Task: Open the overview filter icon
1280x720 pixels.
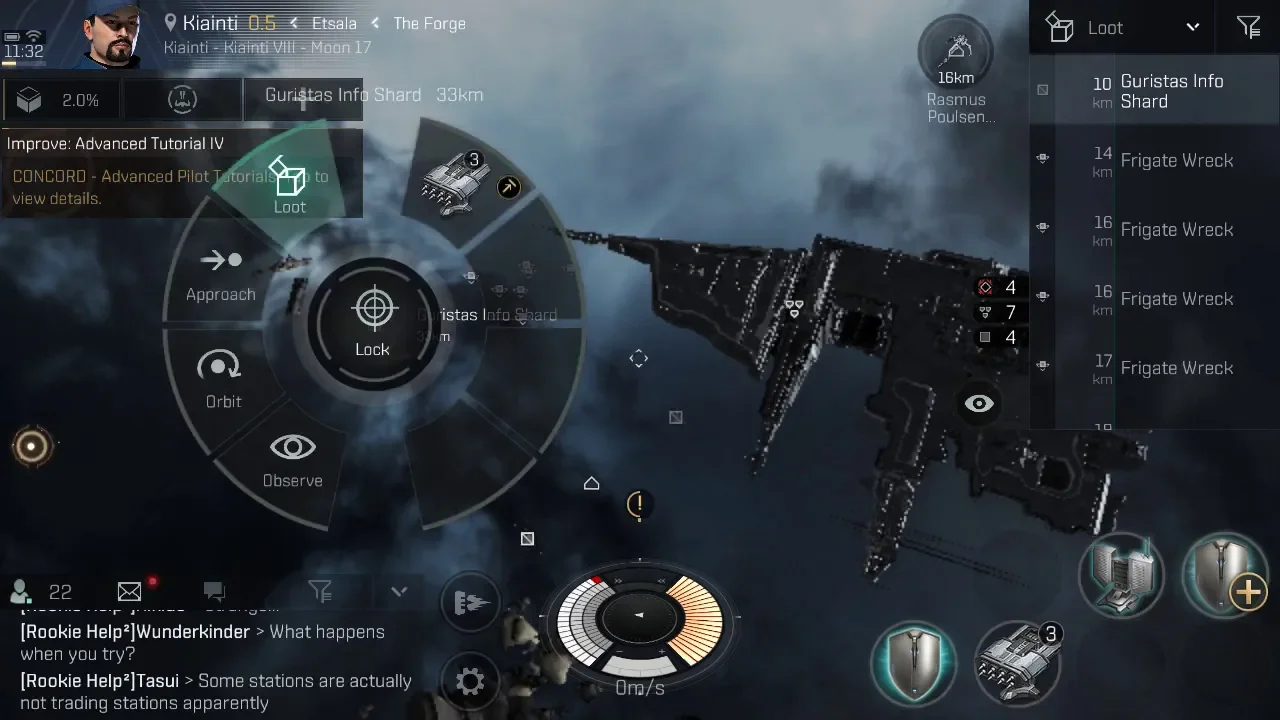Action: pyautogui.click(x=1248, y=28)
